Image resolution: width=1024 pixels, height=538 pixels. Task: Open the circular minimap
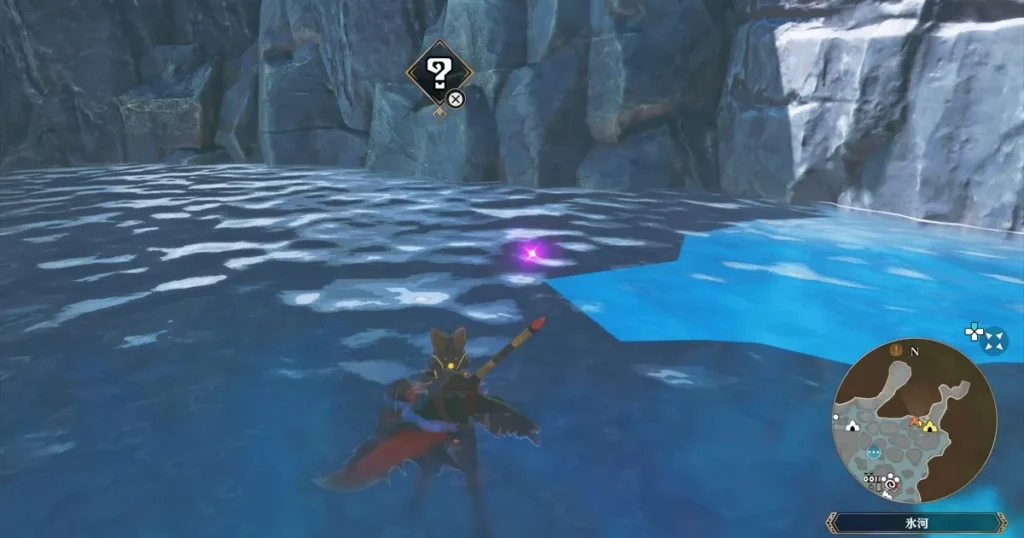914,421
